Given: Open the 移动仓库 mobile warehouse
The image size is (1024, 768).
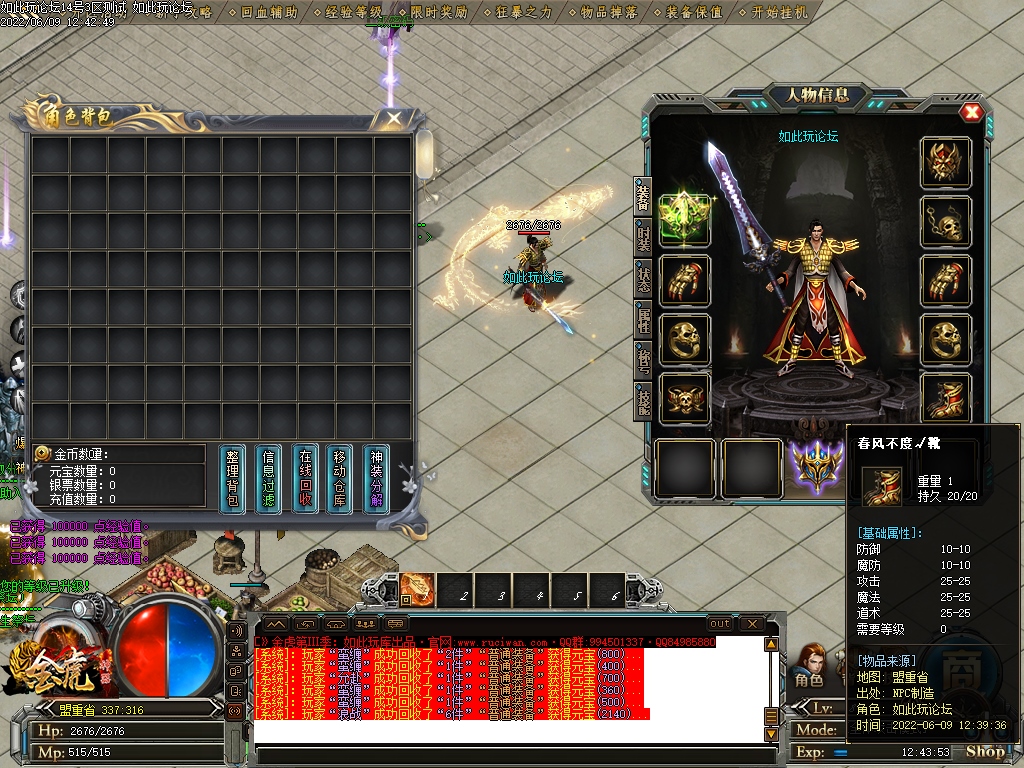Looking at the screenshot, I should click(339, 479).
